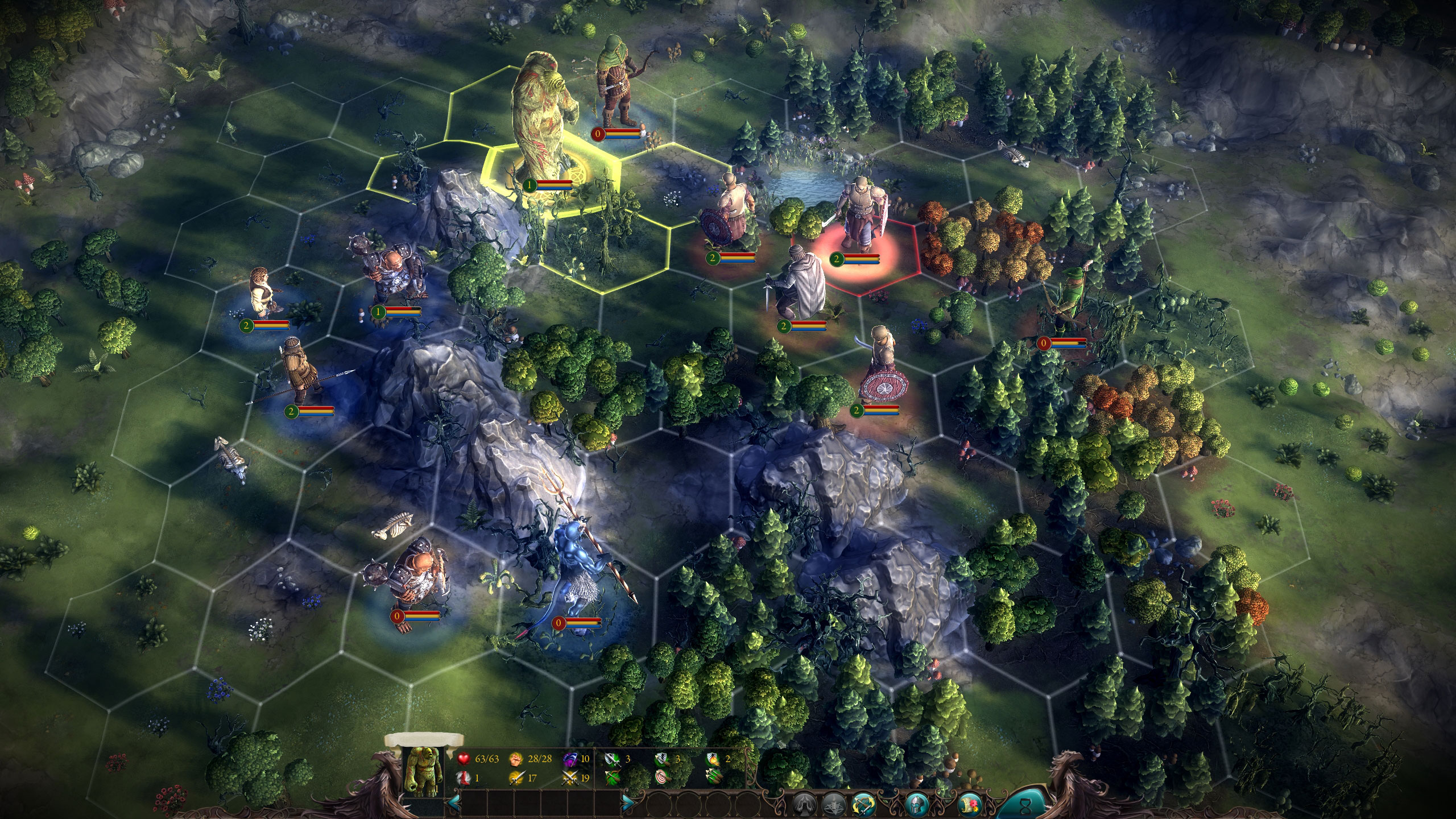1456x819 pixels.
Task: Click the selected troll unit portrait
Action: click(421, 771)
